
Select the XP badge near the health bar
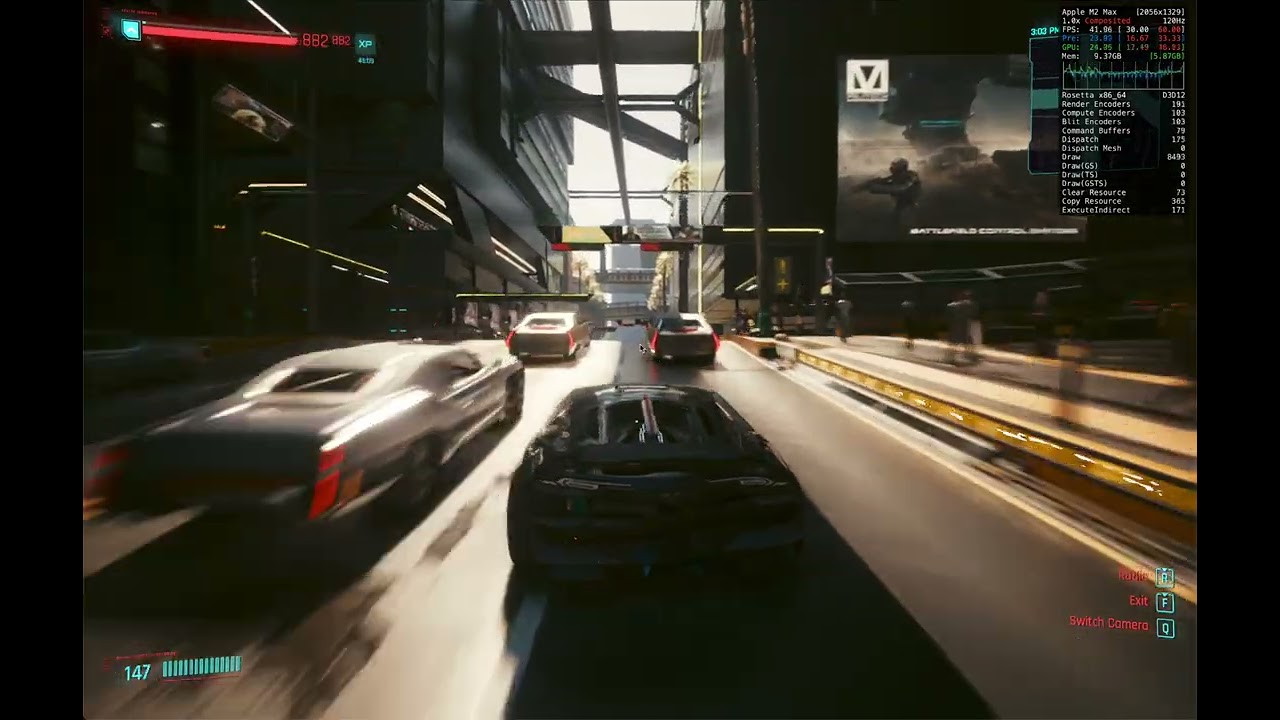click(x=366, y=44)
